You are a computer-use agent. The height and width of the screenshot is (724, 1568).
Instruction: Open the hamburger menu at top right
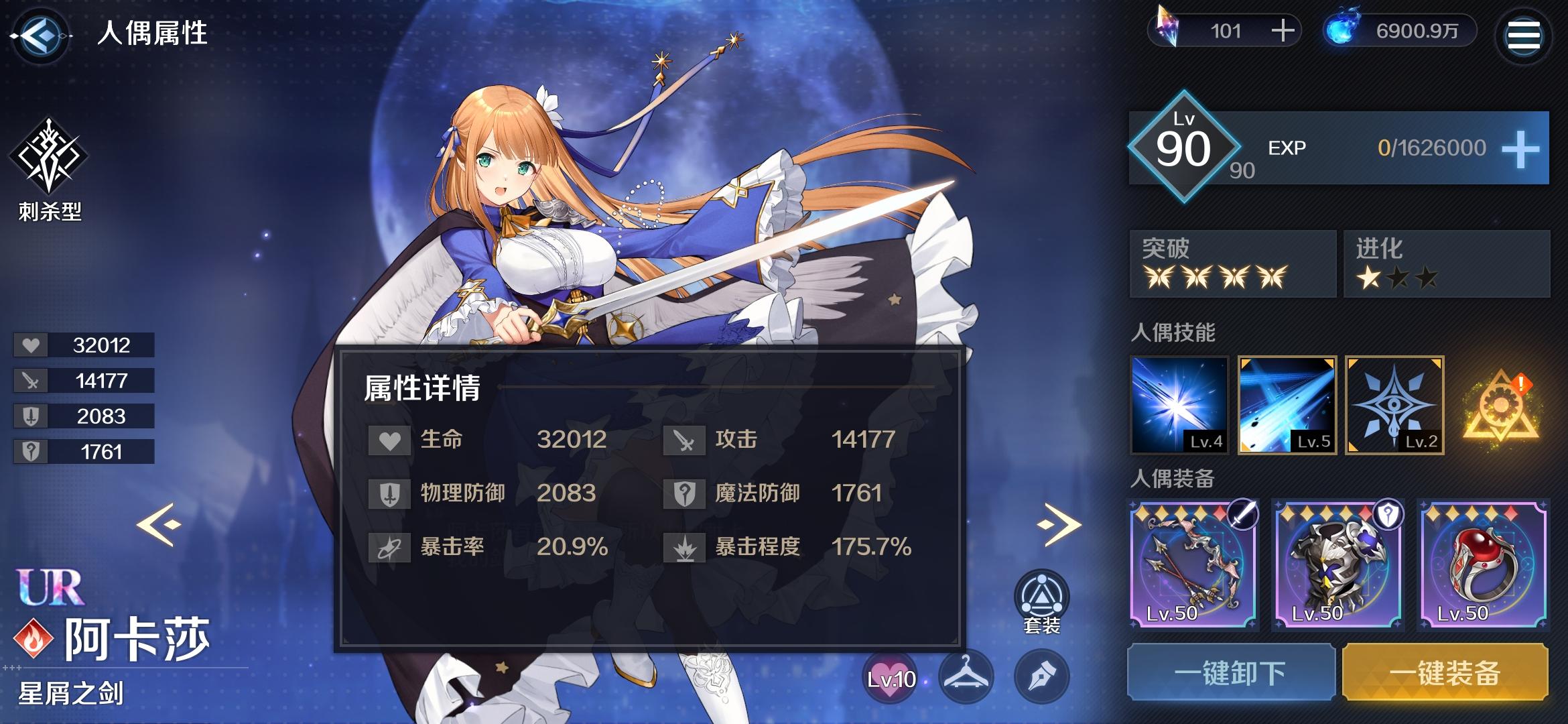1523,35
